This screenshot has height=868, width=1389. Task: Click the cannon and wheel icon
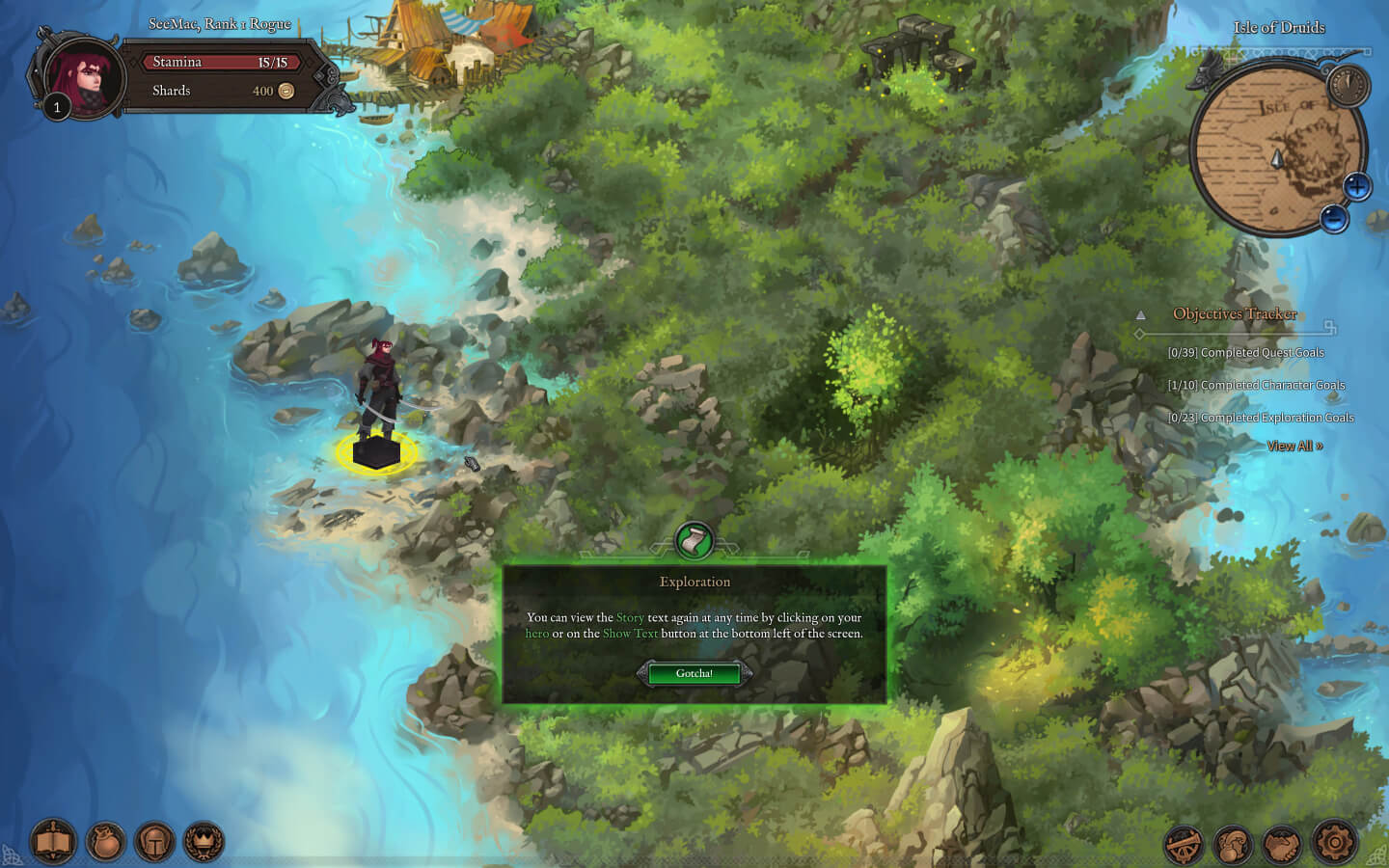click(1184, 845)
